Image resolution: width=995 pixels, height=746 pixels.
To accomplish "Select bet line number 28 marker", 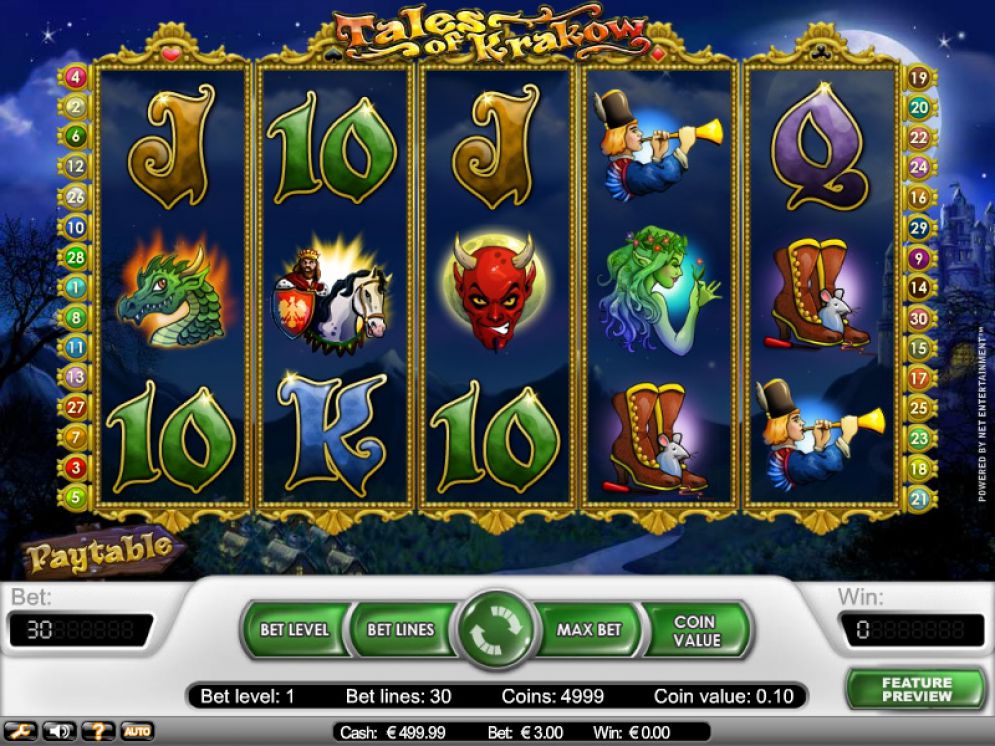I will coord(76,257).
